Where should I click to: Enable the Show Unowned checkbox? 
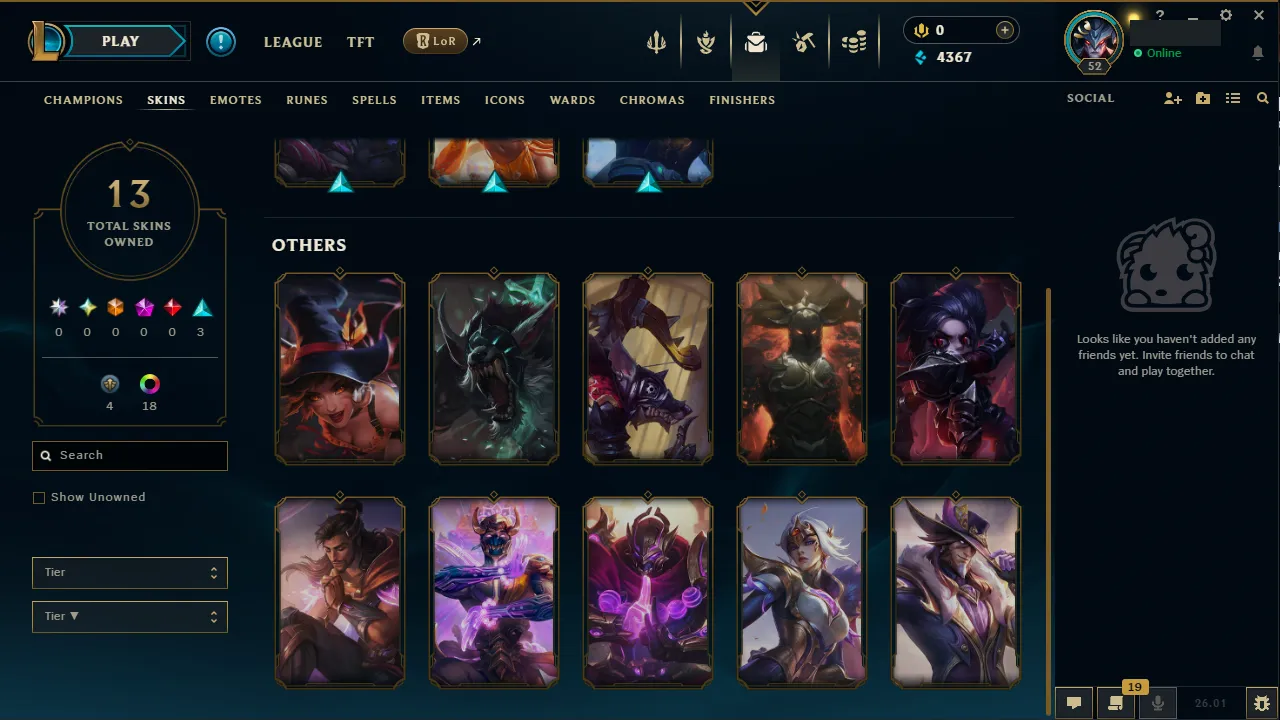point(39,497)
